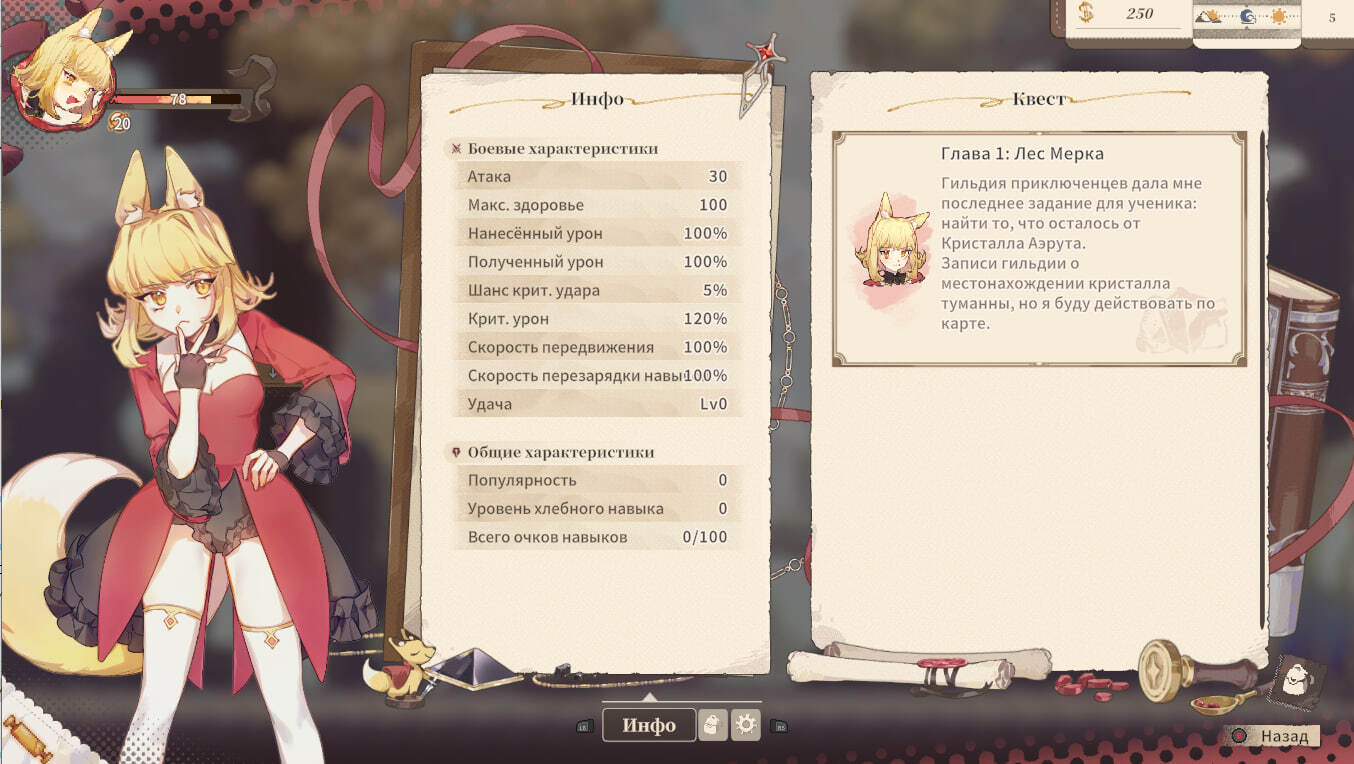Select the Скорость передвижения row
This screenshot has height=764, width=1354.
tap(597, 348)
